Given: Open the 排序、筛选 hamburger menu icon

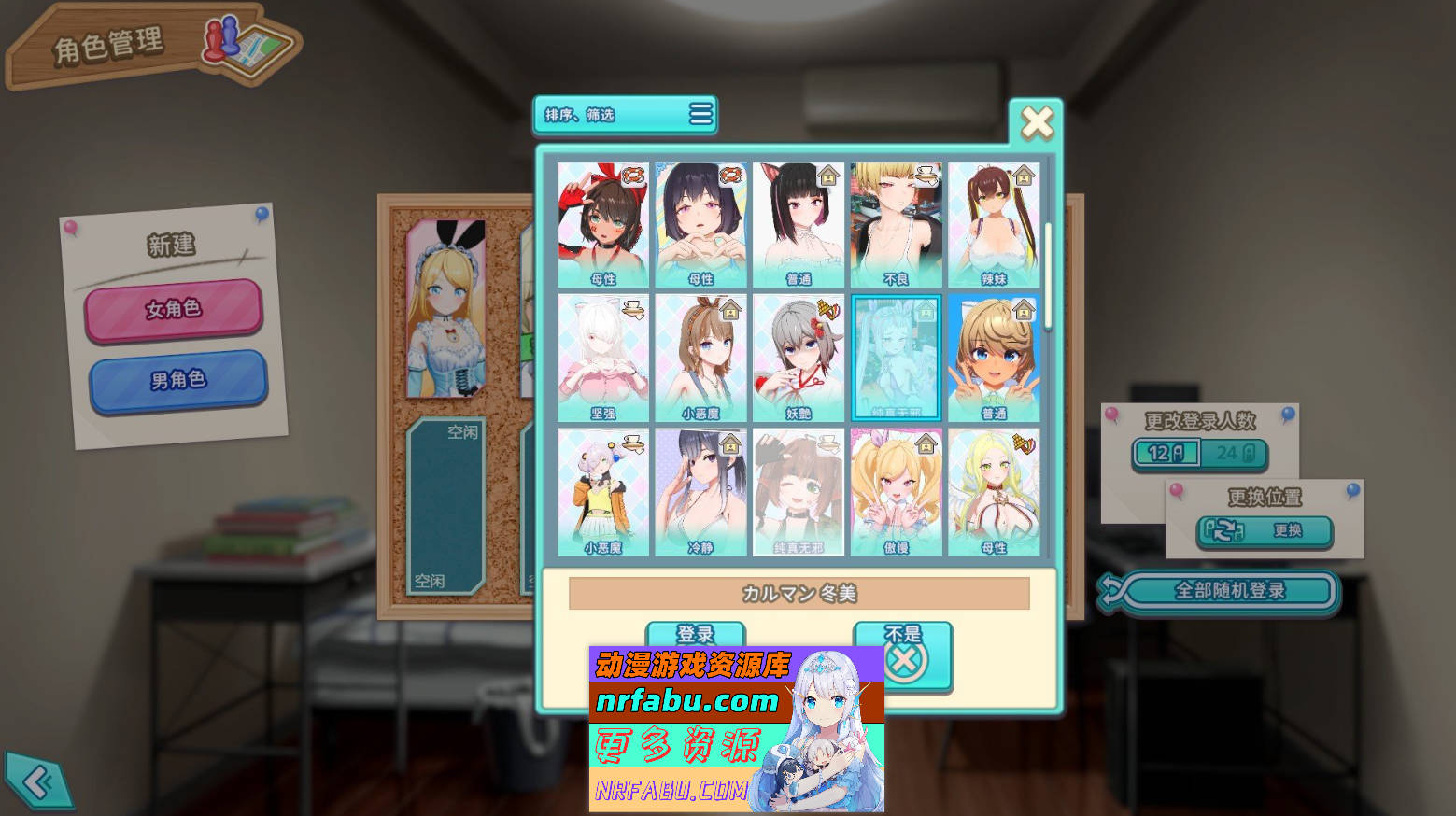Looking at the screenshot, I should (699, 115).
